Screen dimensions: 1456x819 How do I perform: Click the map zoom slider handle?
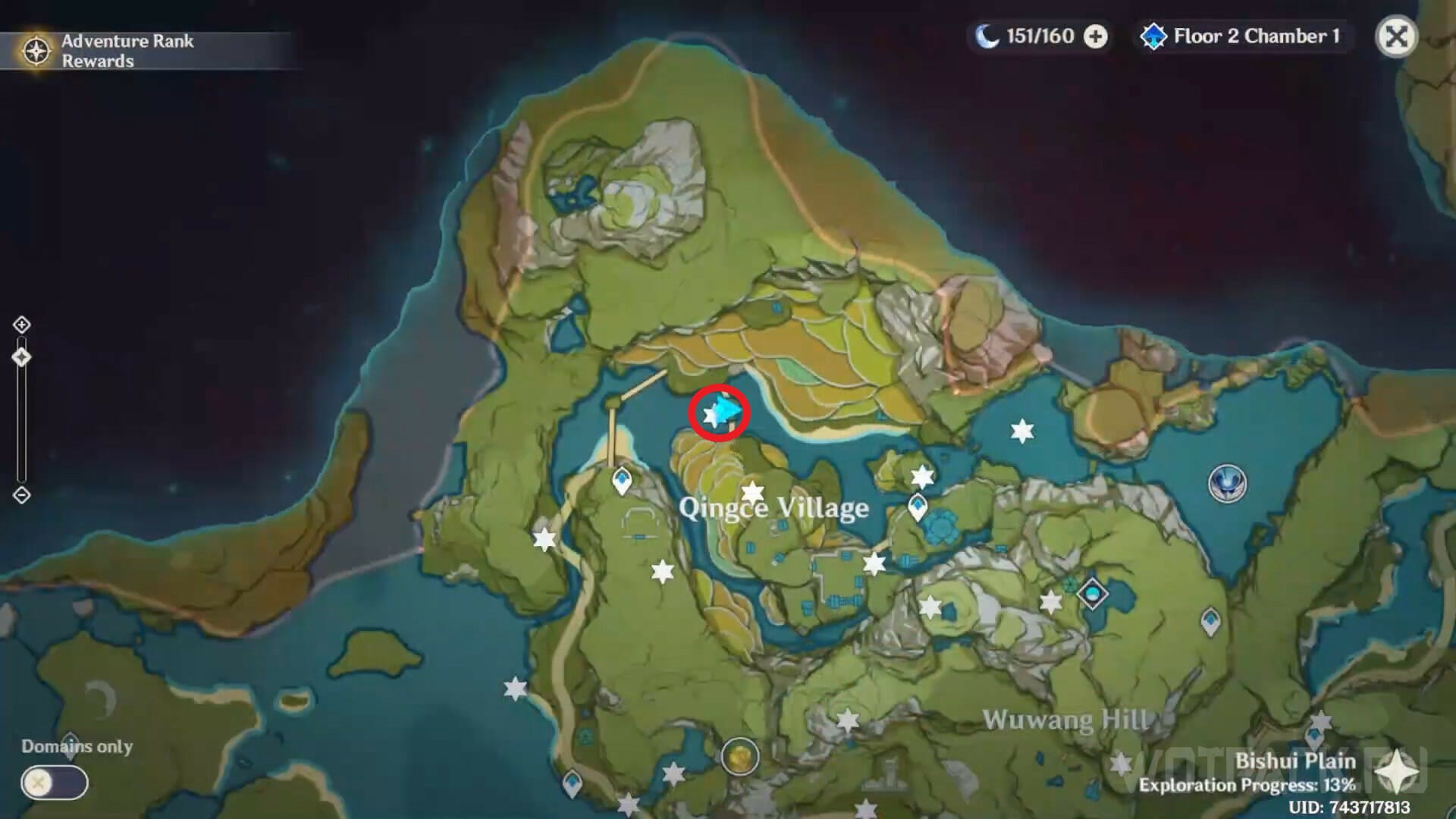pyautogui.click(x=21, y=357)
